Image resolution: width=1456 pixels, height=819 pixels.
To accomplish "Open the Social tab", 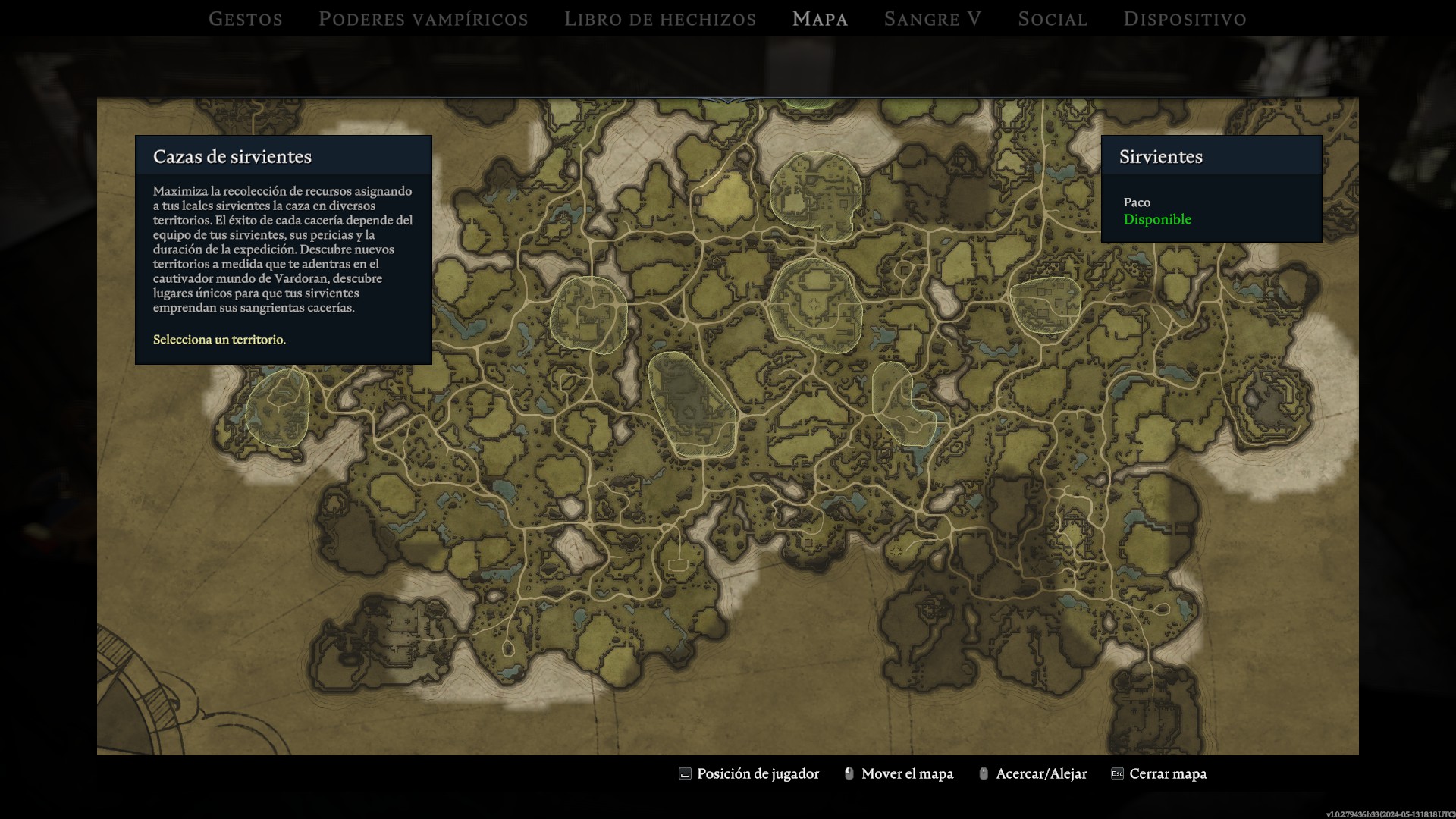I will [x=1053, y=19].
